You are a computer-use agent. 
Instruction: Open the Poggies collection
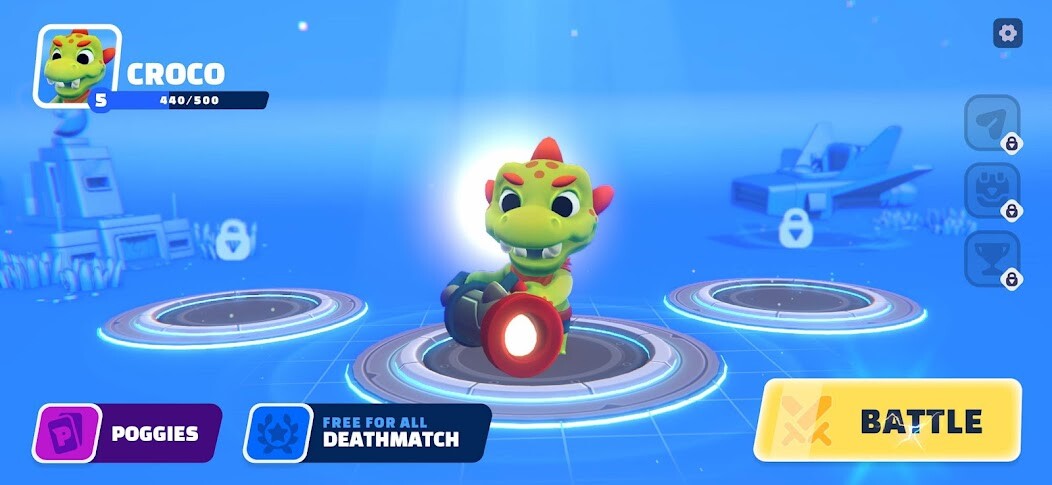coord(126,433)
